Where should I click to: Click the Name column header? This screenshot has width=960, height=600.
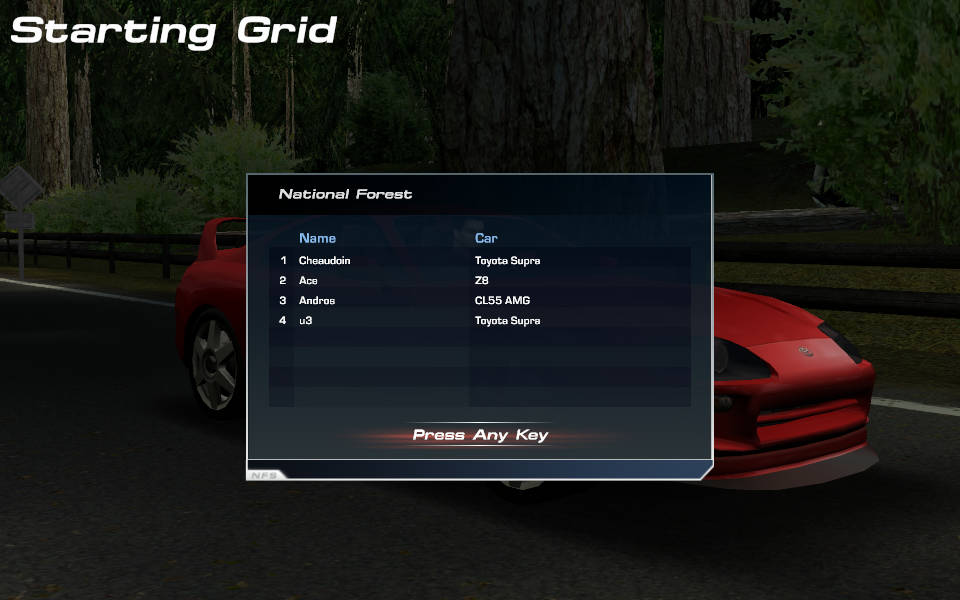tap(317, 239)
